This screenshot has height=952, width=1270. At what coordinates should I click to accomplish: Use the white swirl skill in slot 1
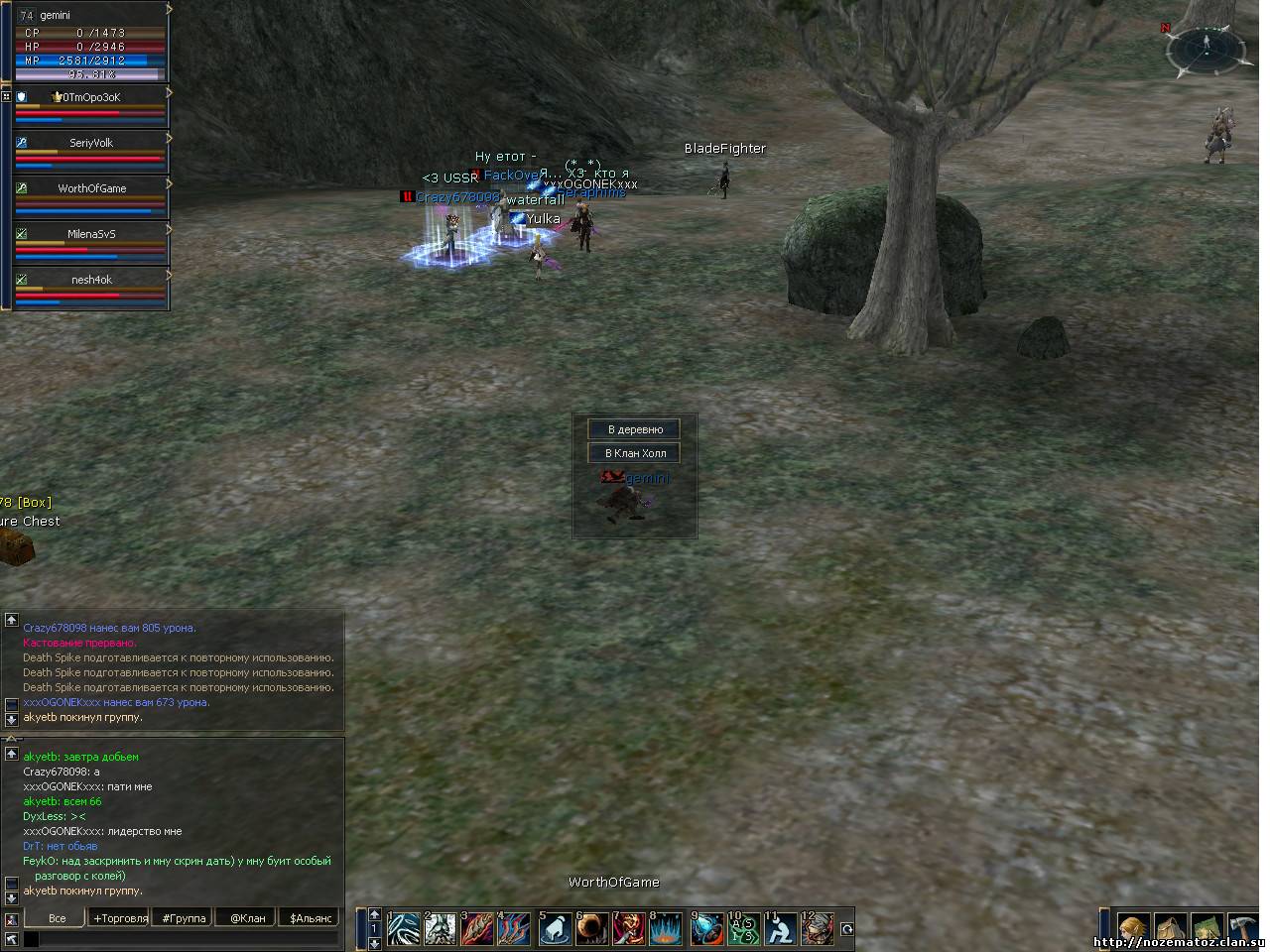(x=404, y=929)
